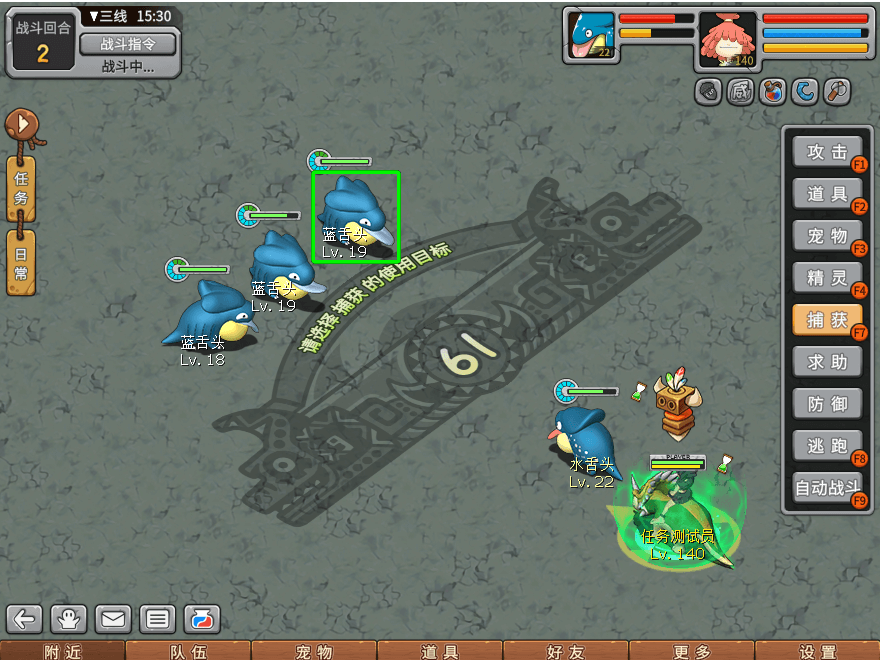Choose the 逃跑 flee command
The width and height of the screenshot is (880, 660).
coord(827,447)
